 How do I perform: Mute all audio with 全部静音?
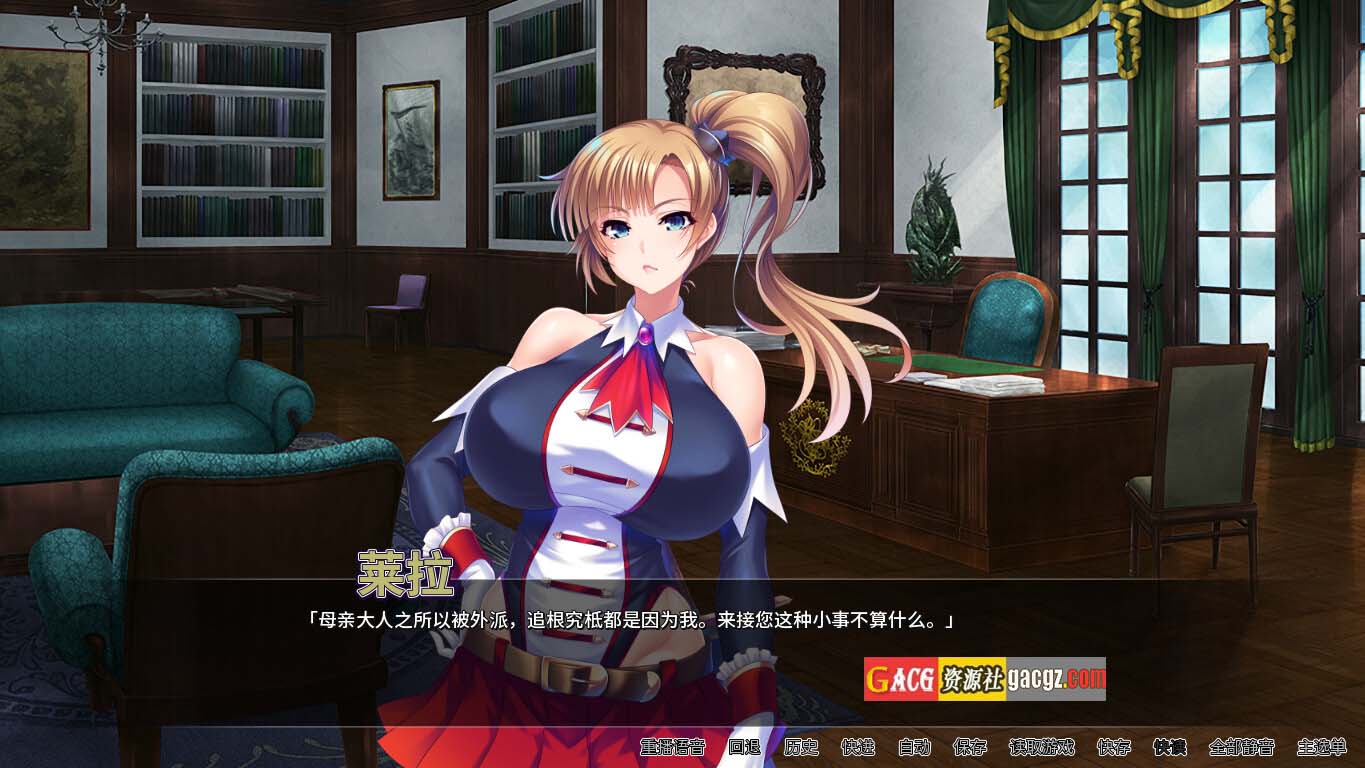tap(1241, 747)
